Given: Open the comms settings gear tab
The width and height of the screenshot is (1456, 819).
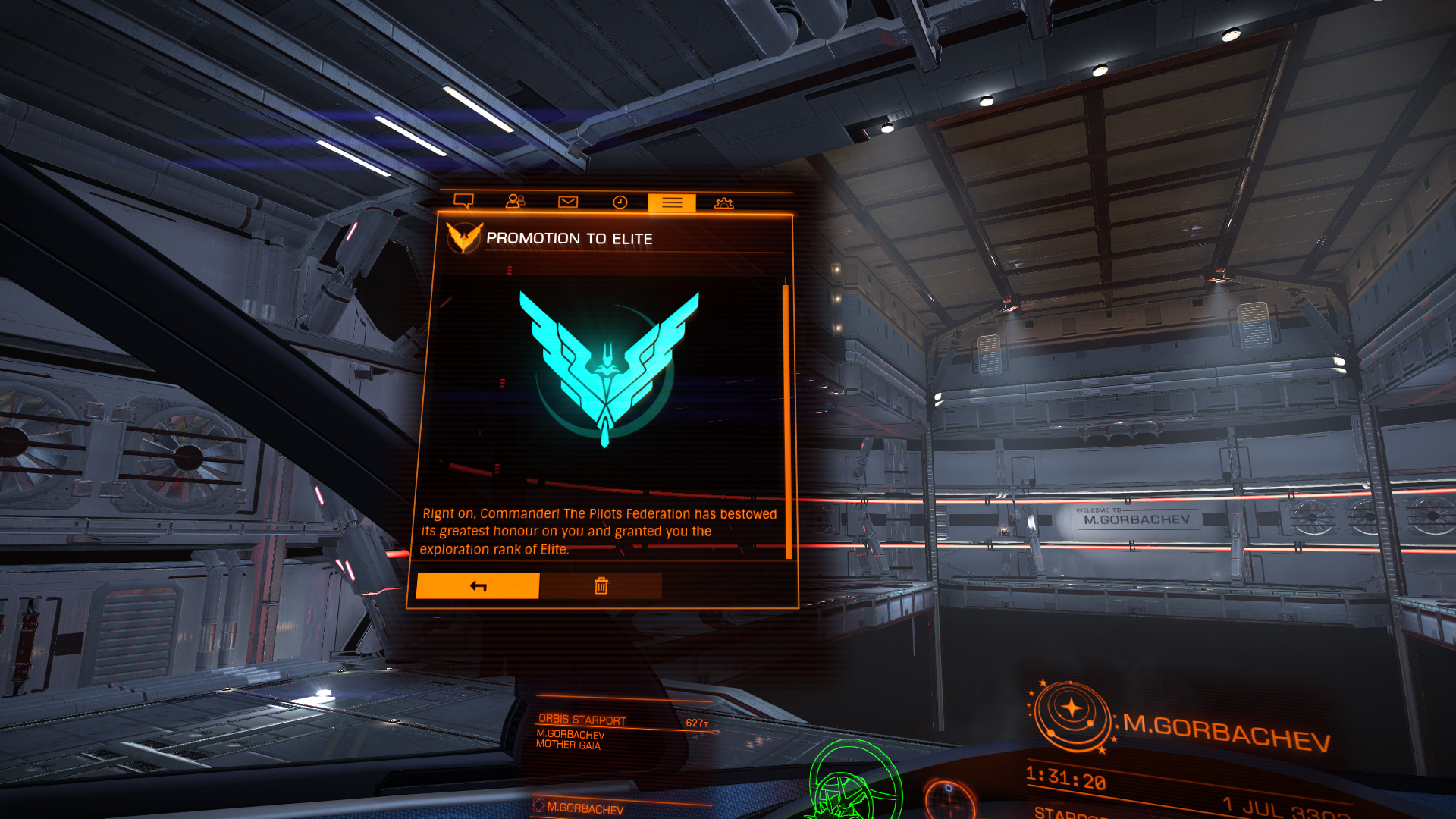Looking at the screenshot, I should click(724, 202).
